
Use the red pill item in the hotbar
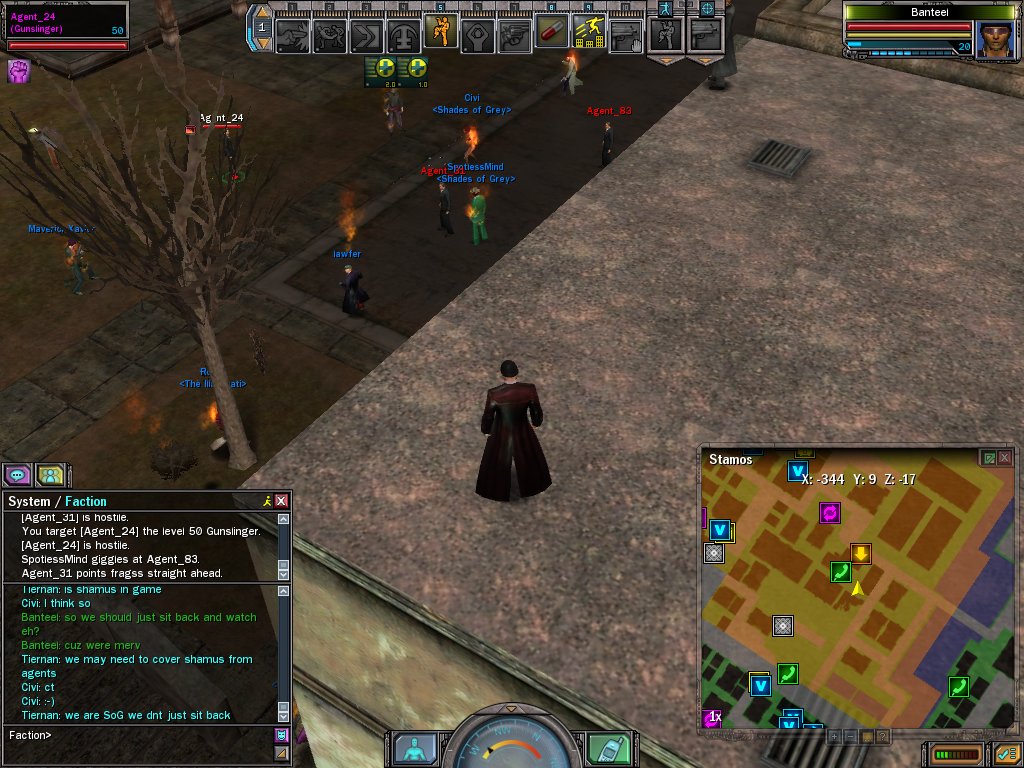[552, 34]
